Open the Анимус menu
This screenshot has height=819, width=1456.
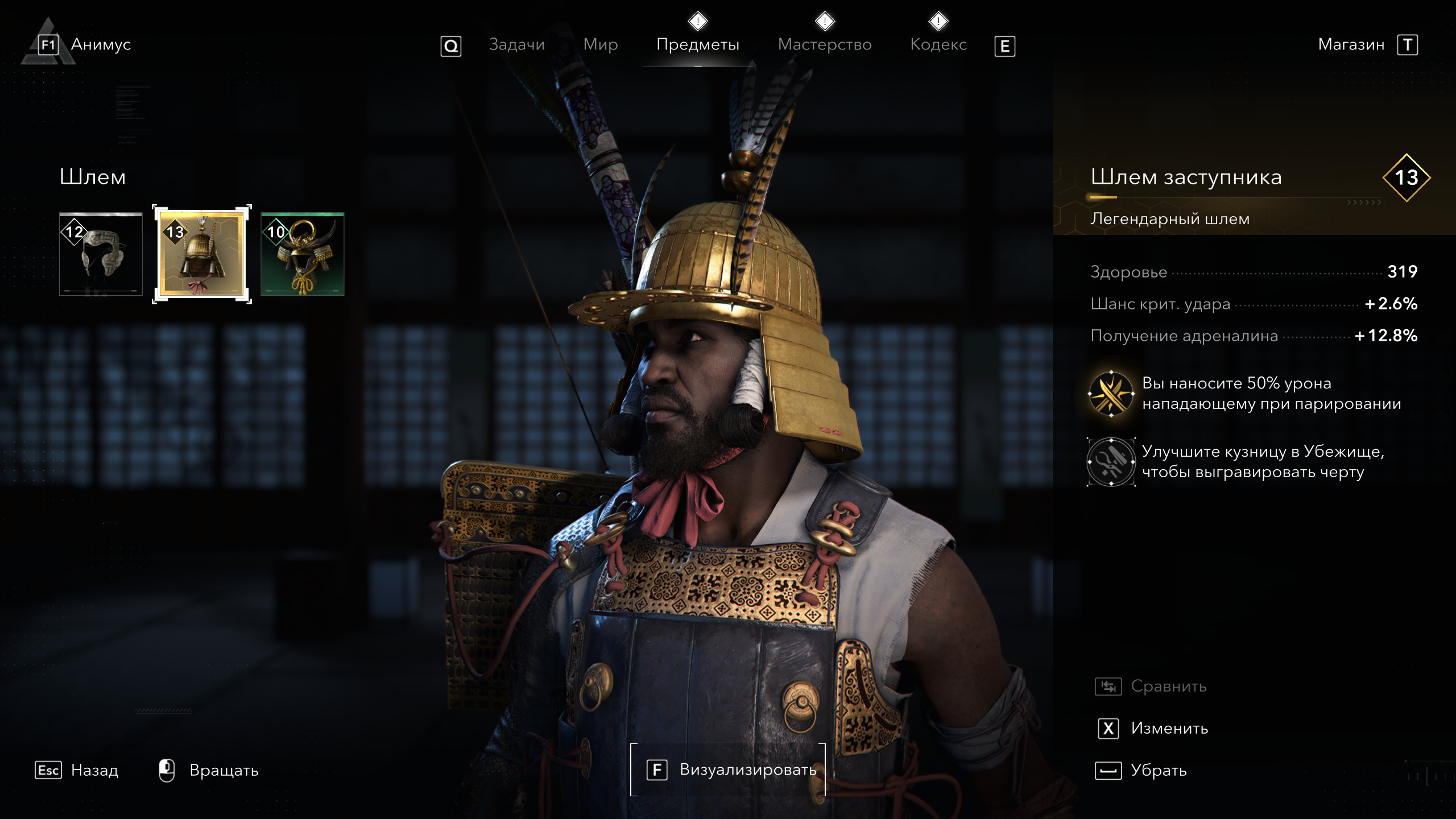(100, 44)
